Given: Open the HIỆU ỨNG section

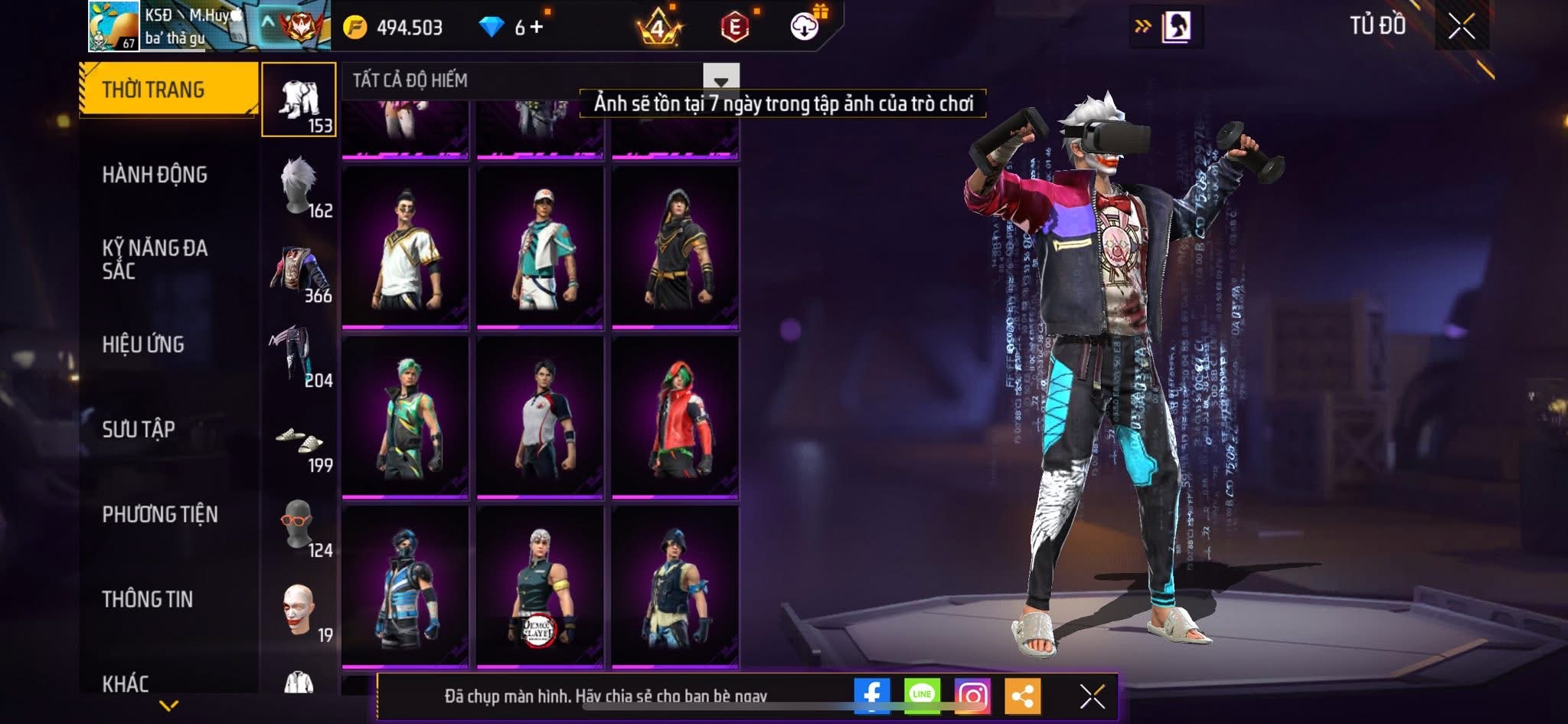Looking at the screenshot, I should (143, 345).
